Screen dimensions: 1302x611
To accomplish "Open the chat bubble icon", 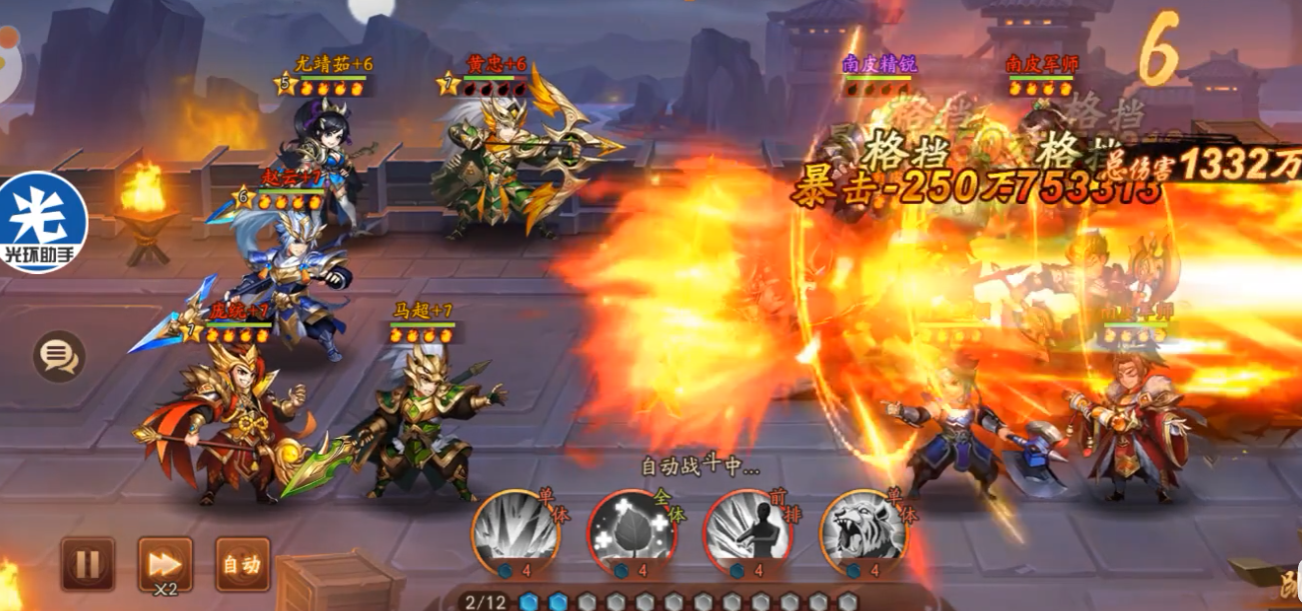I will 59,355.
